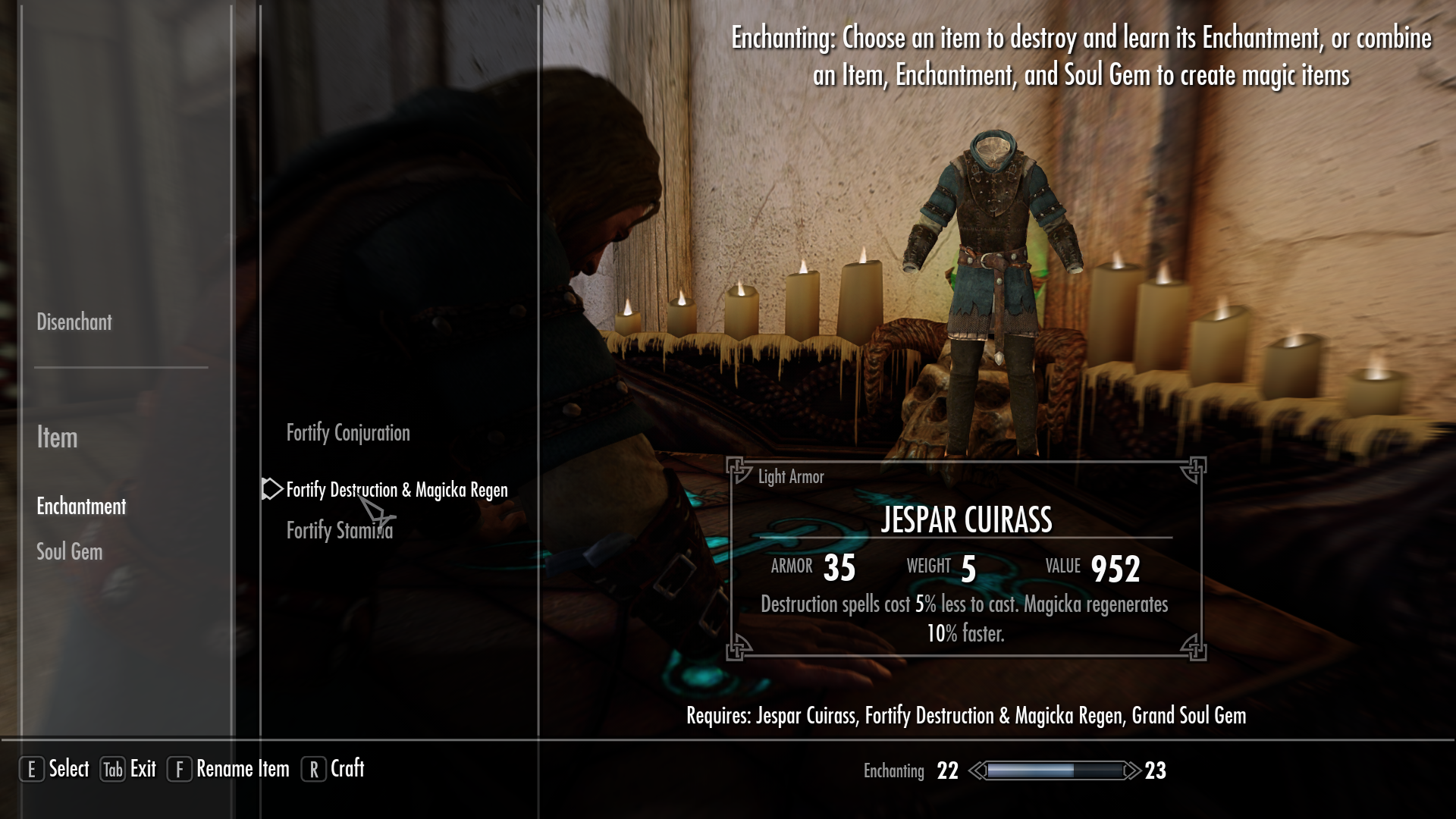Click the Jespar Cuirass title text
Viewport: 1456px width, 819px height.
968,521
